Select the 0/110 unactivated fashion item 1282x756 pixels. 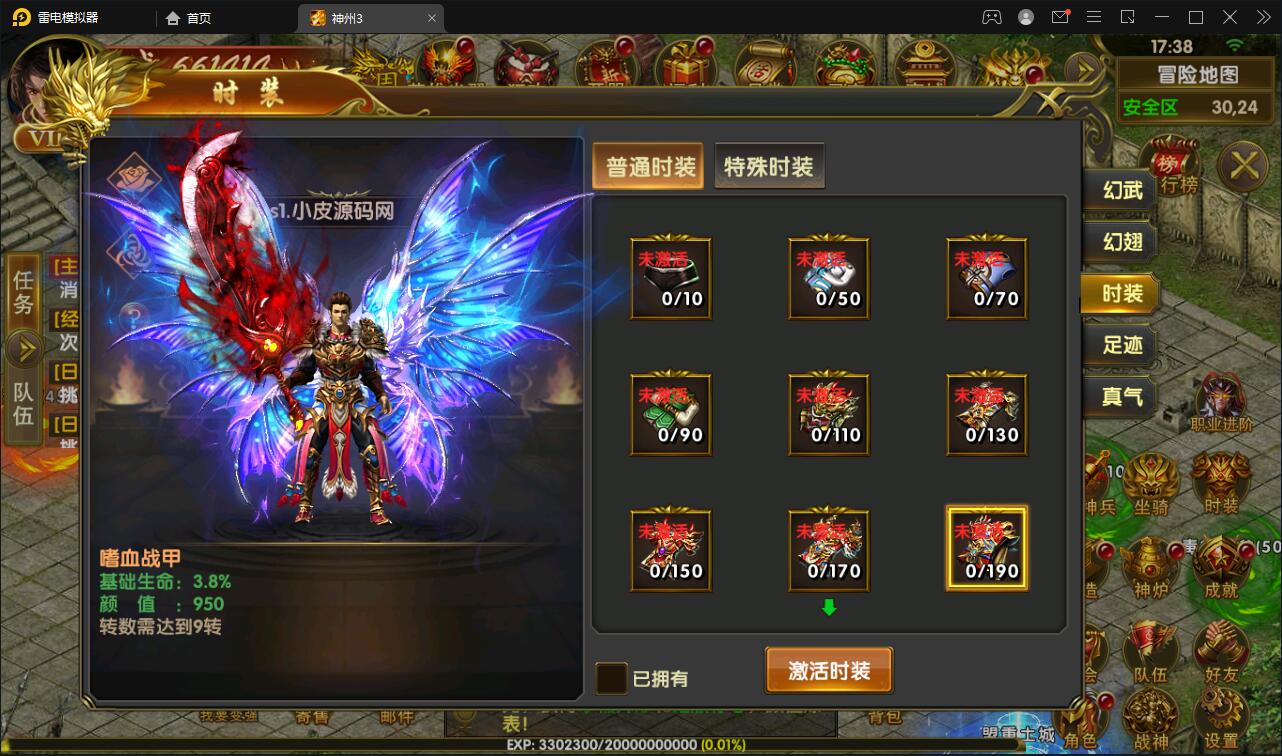(x=828, y=413)
